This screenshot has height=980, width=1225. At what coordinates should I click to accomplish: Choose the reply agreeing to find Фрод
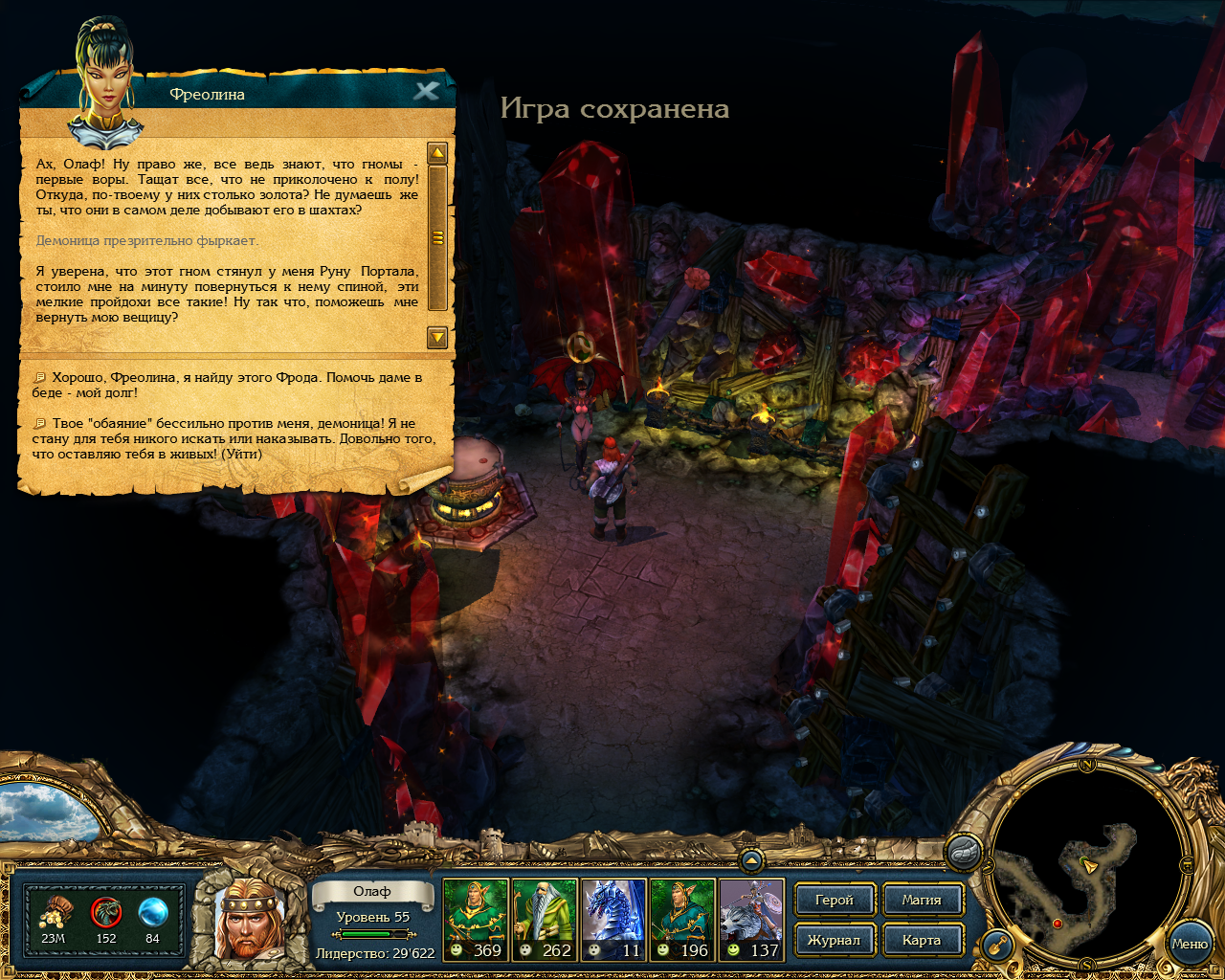coord(230,385)
